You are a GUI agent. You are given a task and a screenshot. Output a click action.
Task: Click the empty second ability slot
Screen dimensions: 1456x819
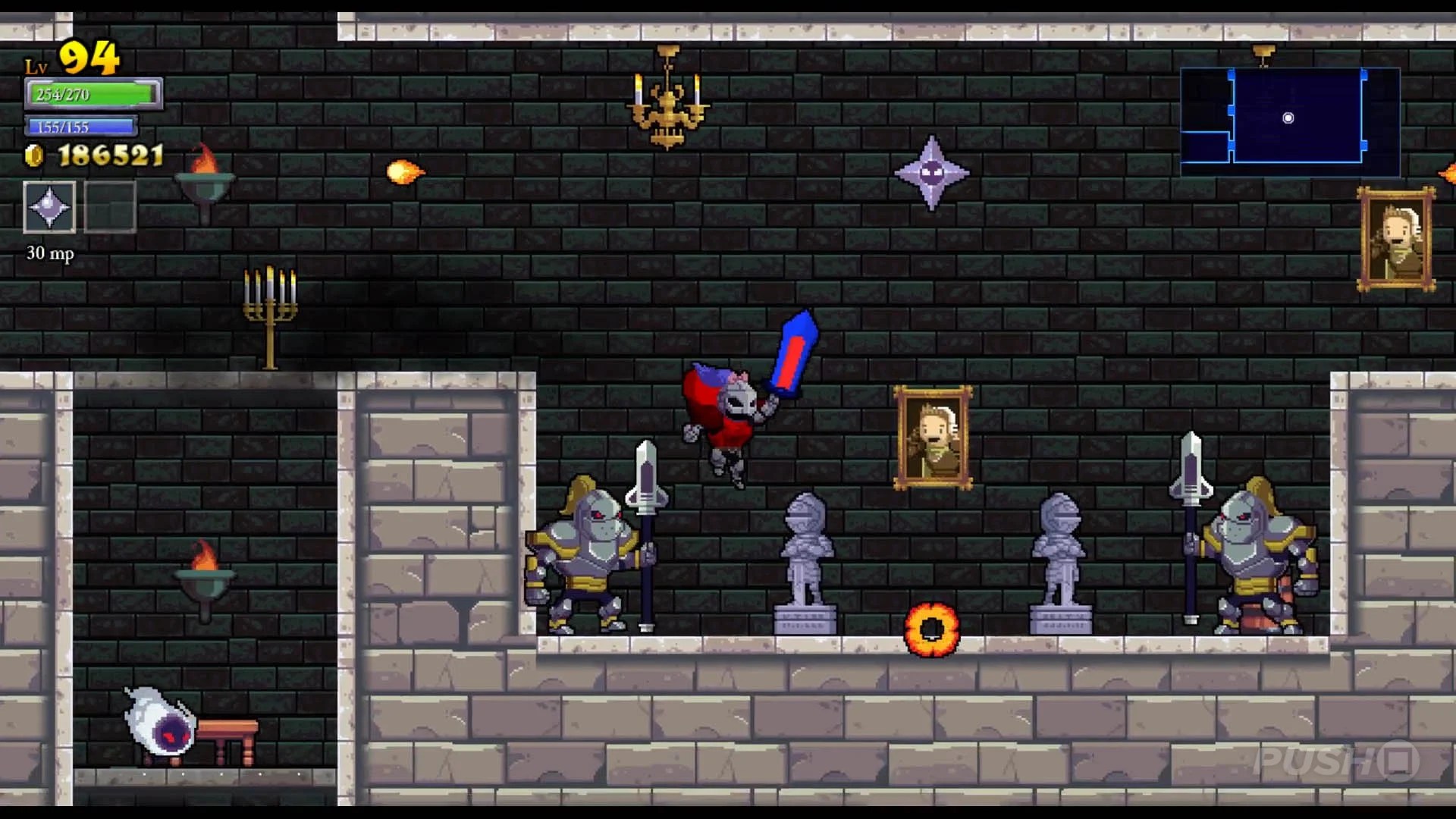(111, 206)
